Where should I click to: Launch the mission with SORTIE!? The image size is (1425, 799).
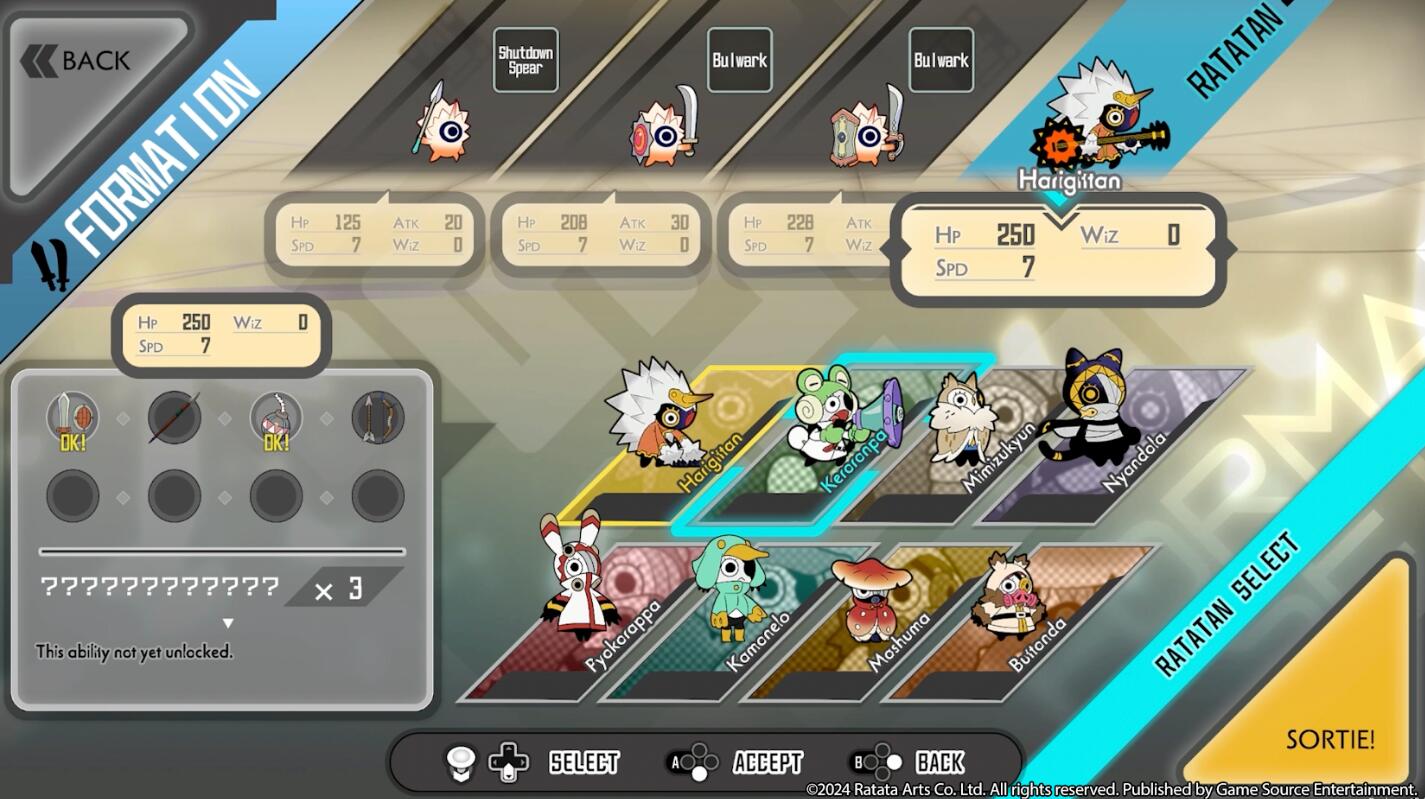[1330, 739]
